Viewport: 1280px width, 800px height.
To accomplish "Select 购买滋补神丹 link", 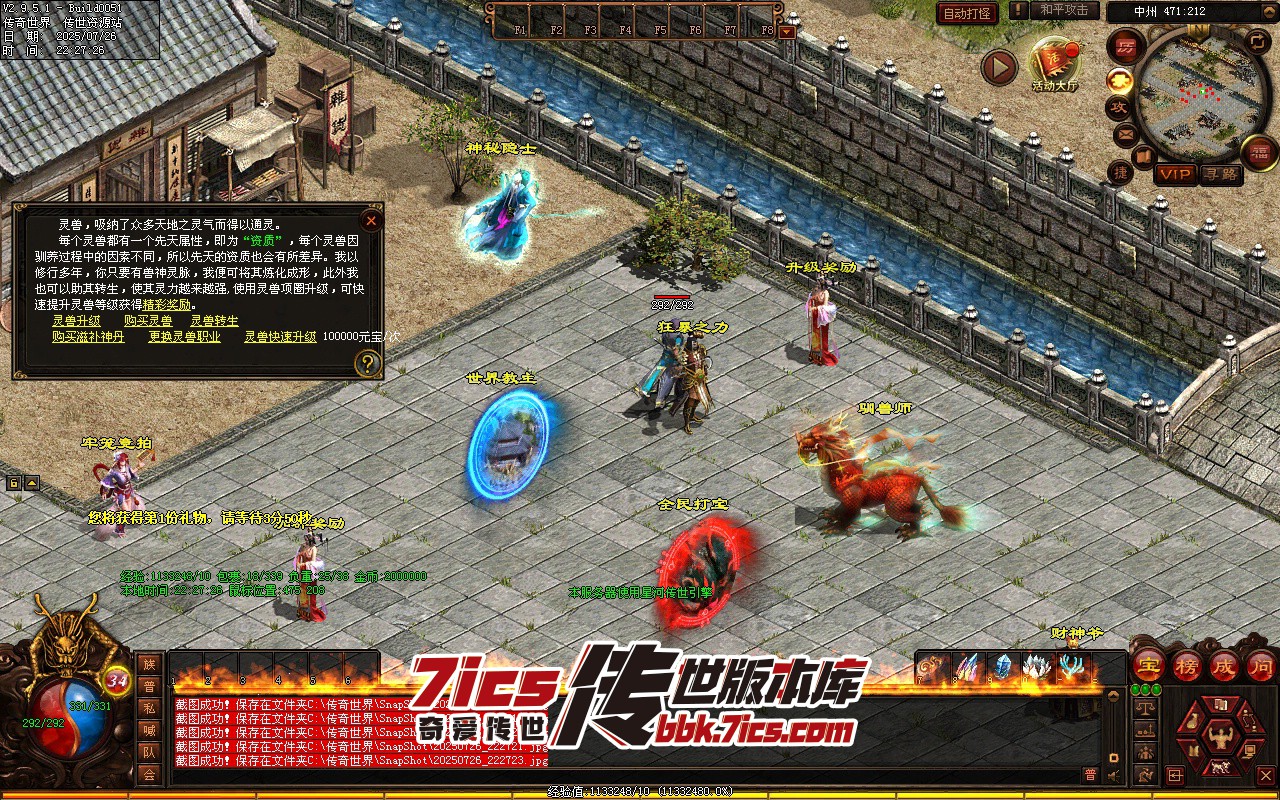I will tap(89, 337).
